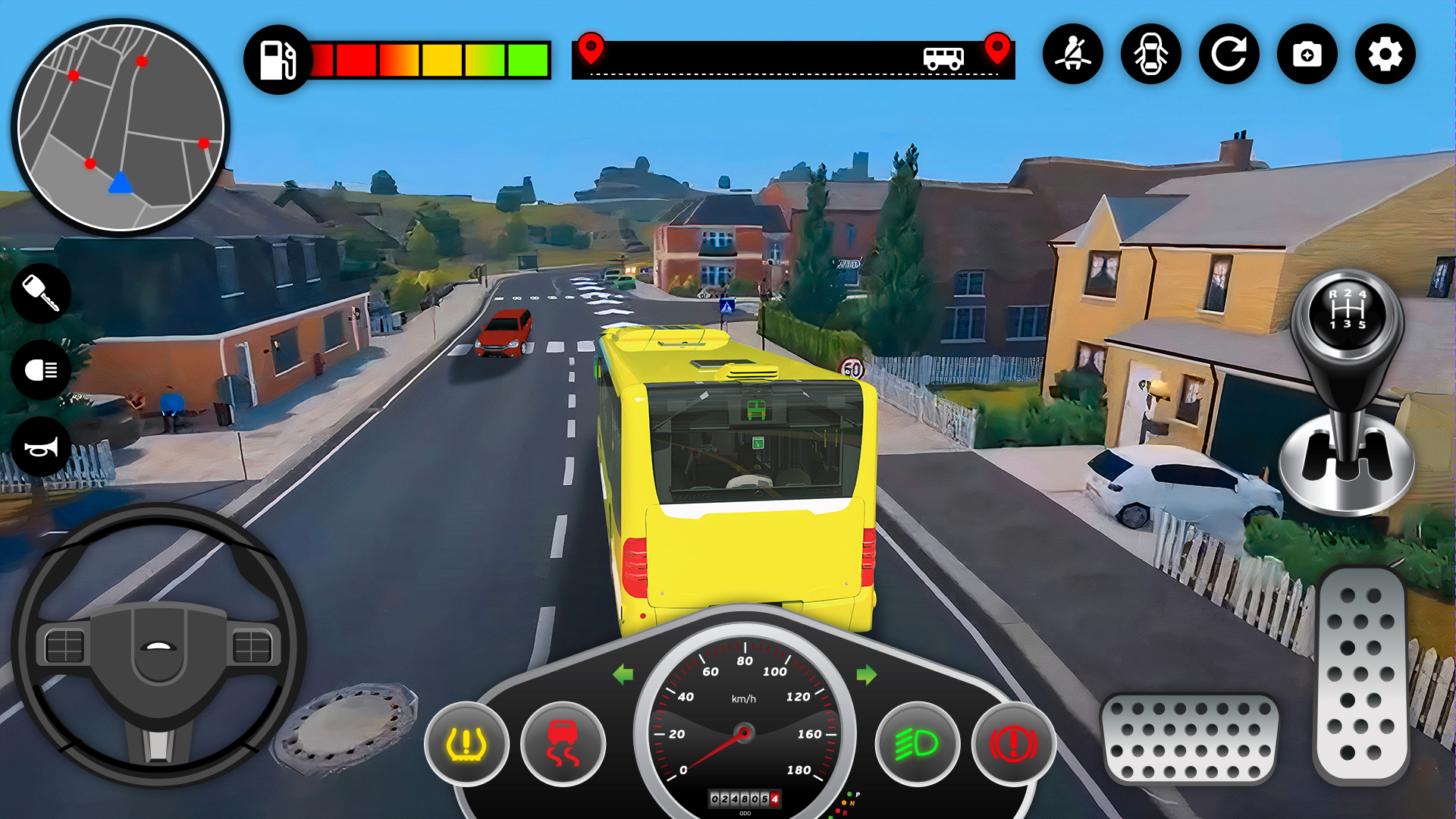Click the circular arrow reset button
Image resolution: width=1456 pixels, height=819 pixels.
pos(1228,55)
